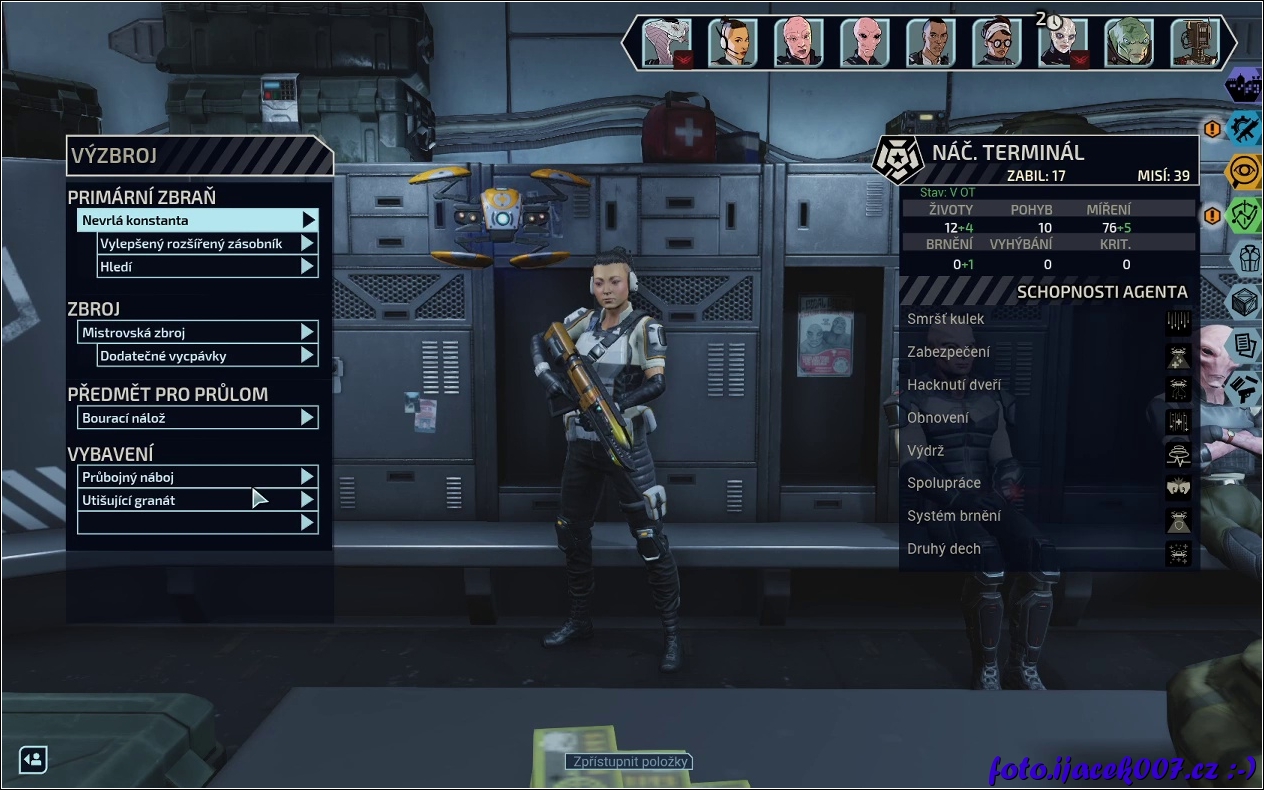The image size is (1264, 790).
Task: Open the orange eye investigation icon
Action: click(1244, 171)
